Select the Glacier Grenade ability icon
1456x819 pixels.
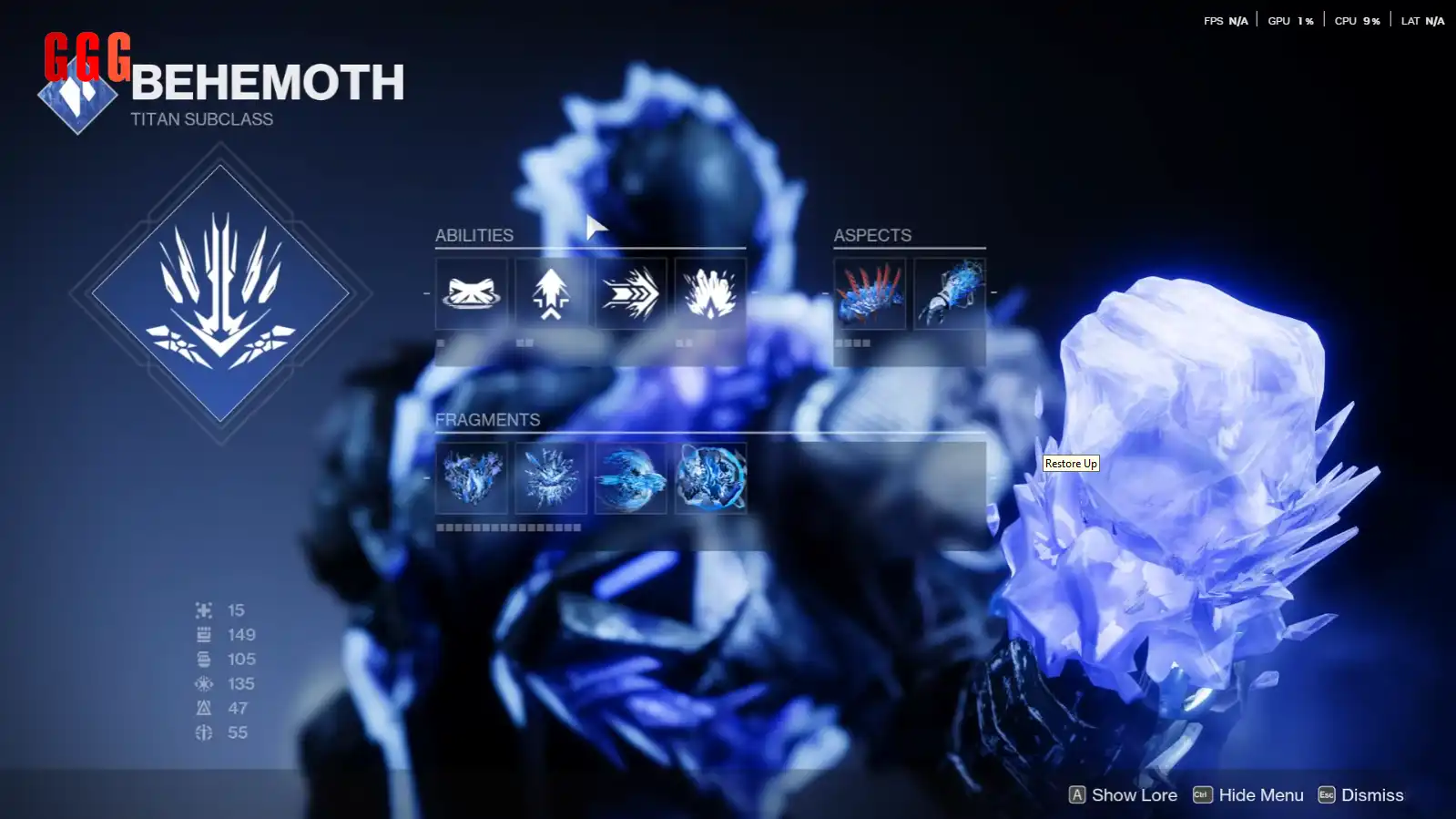pos(709,293)
